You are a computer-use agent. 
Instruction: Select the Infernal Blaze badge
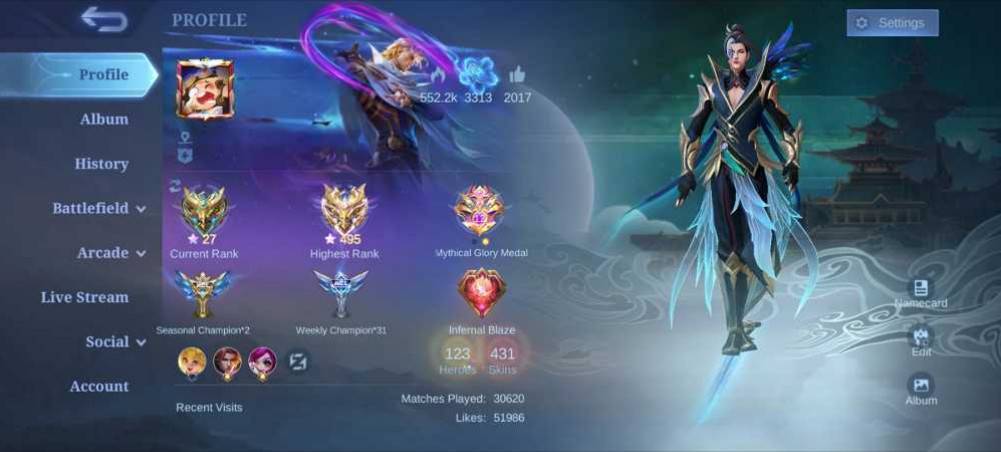tap(481, 293)
